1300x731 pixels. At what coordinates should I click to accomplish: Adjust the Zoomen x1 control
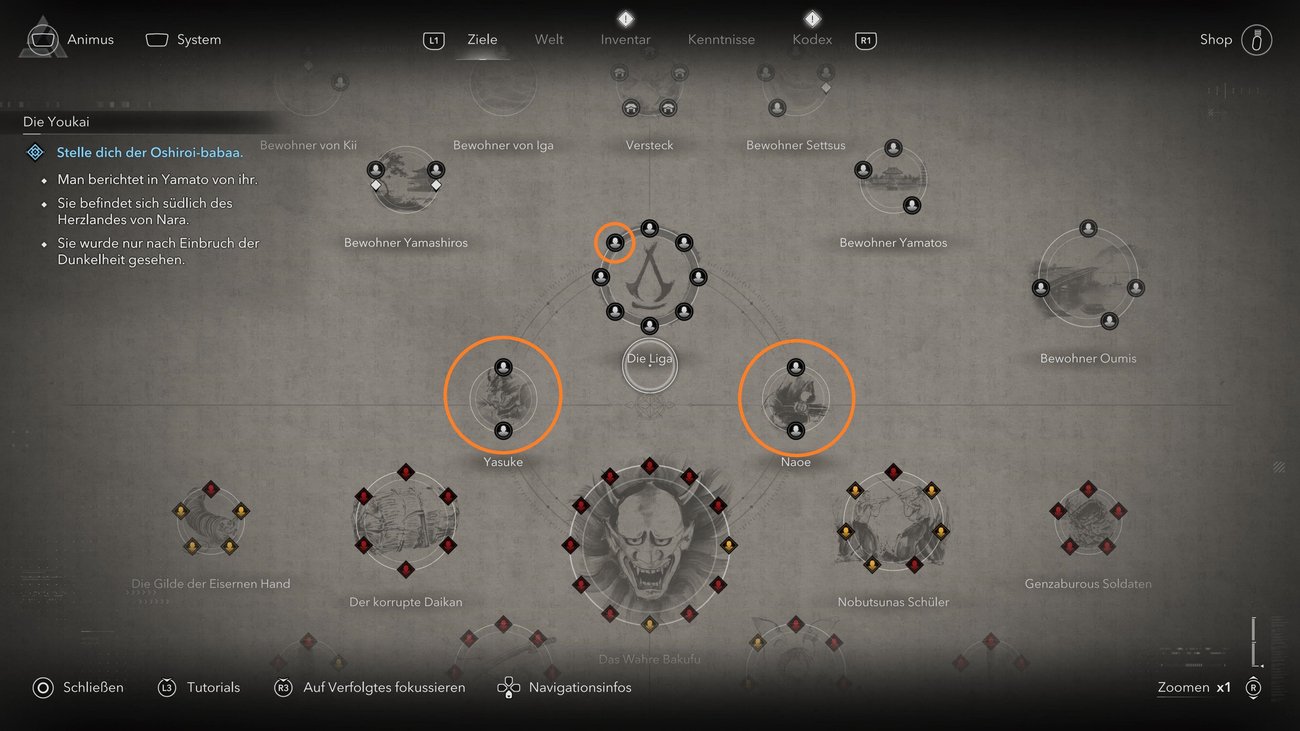(1194, 687)
